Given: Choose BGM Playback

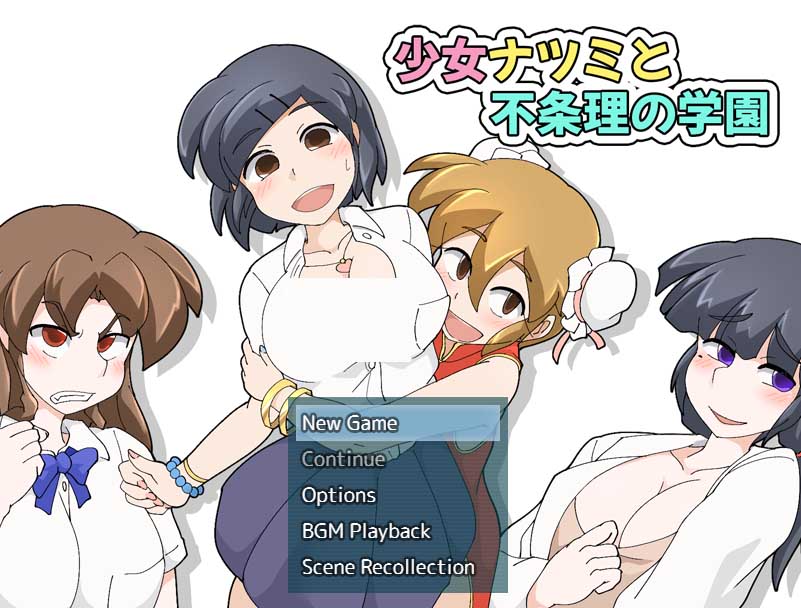Looking at the screenshot, I should click(x=366, y=531).
